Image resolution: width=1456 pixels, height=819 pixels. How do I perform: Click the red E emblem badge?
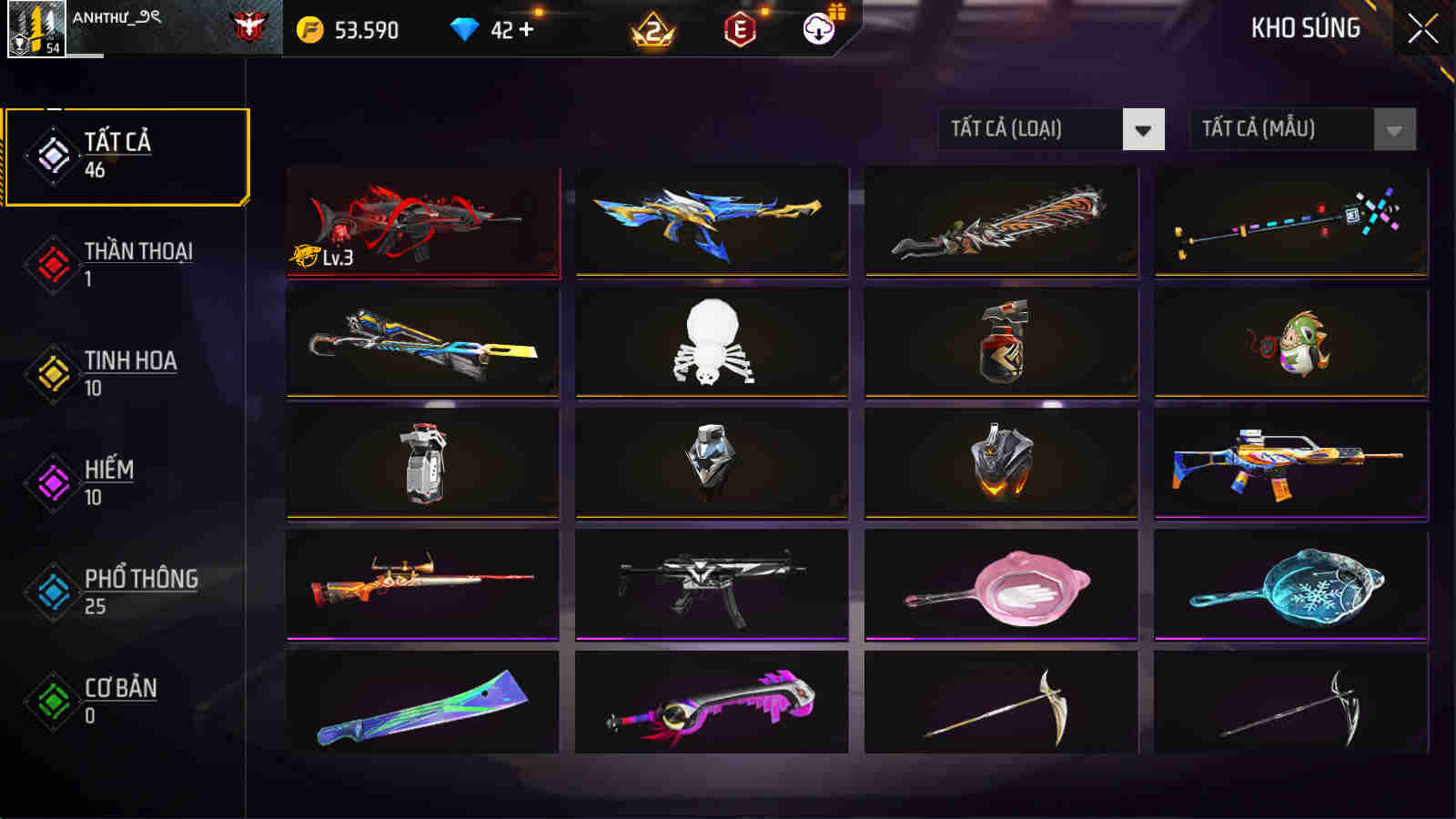739,29
